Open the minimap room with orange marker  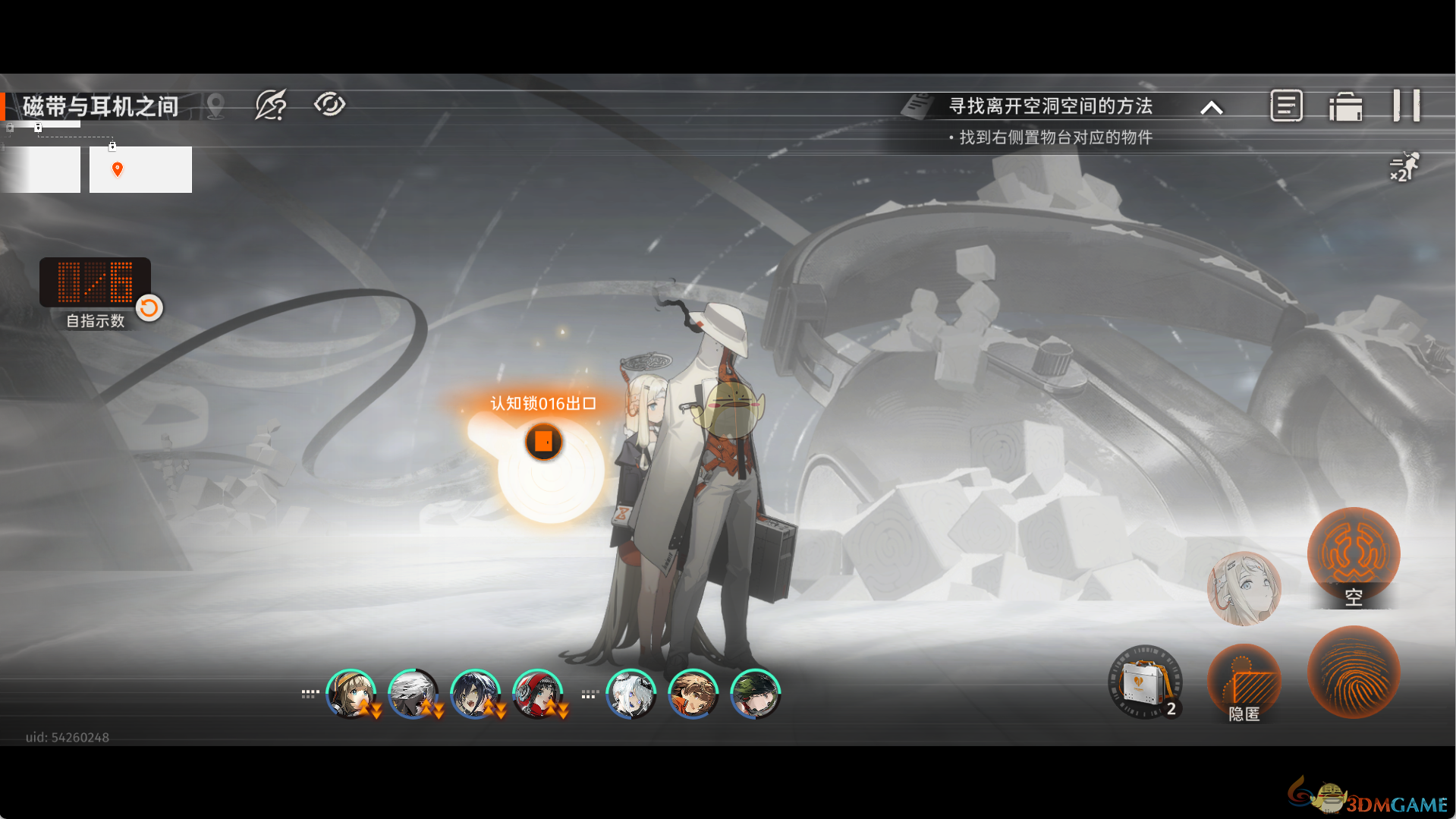[x=140, y=169]
